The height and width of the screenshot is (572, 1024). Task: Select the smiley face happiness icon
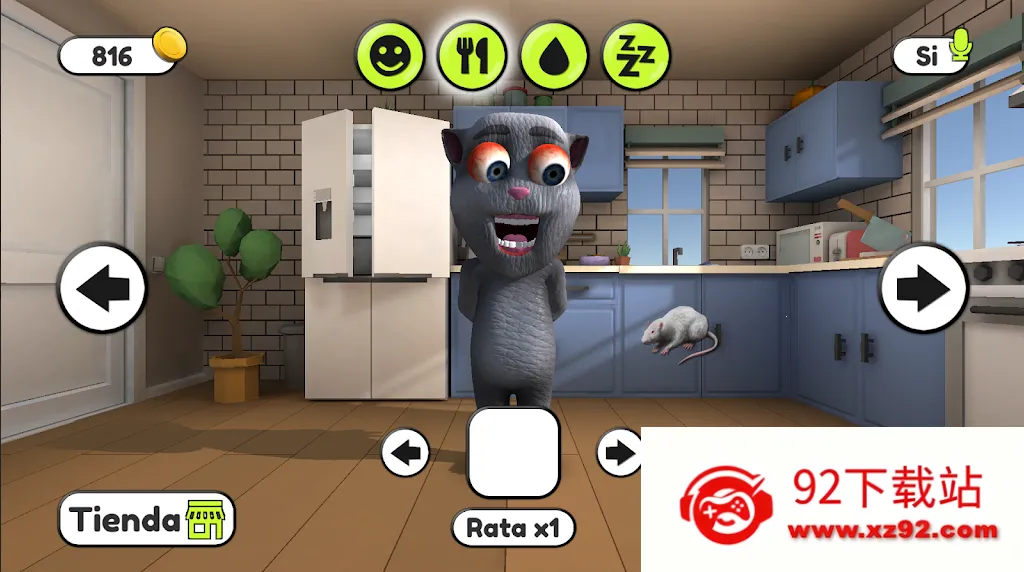391,55
